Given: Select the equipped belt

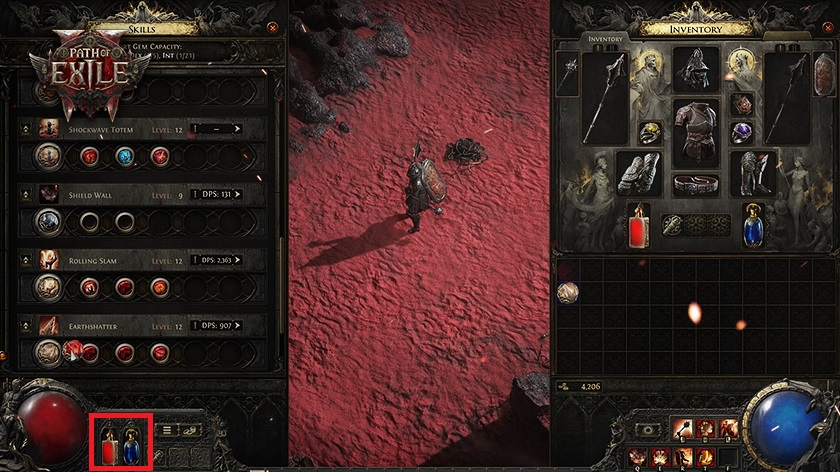Looking at the screenshot, I should [697, 184].
